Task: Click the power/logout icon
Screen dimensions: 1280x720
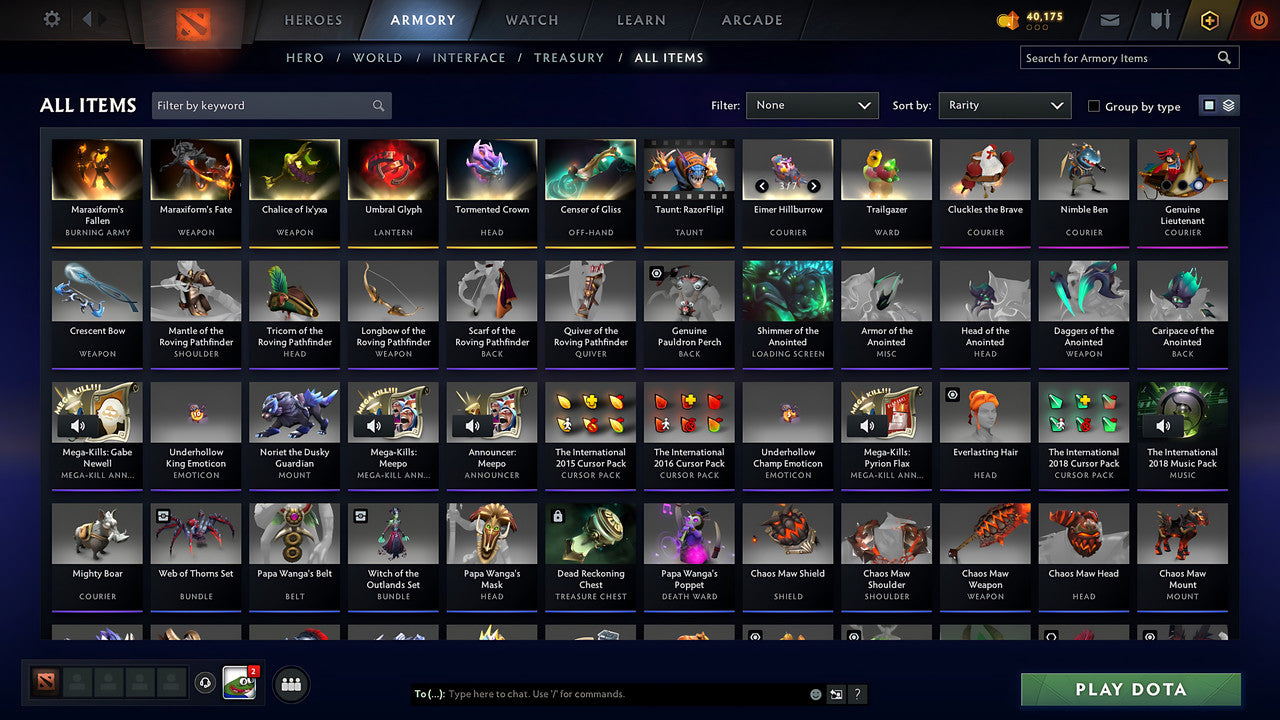Action: [x=1259, y=19]
